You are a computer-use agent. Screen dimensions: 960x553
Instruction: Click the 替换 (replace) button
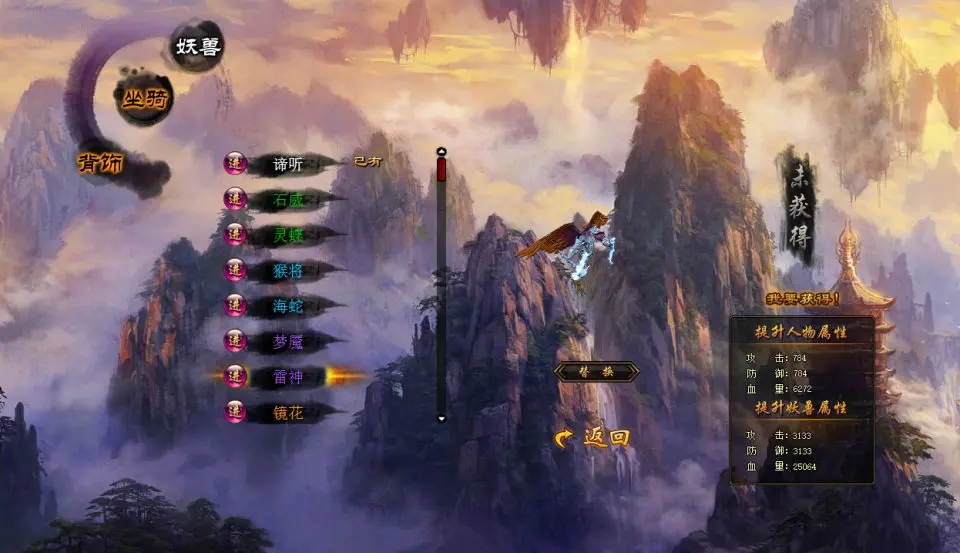pyautogui.click(x=596, y=372)
